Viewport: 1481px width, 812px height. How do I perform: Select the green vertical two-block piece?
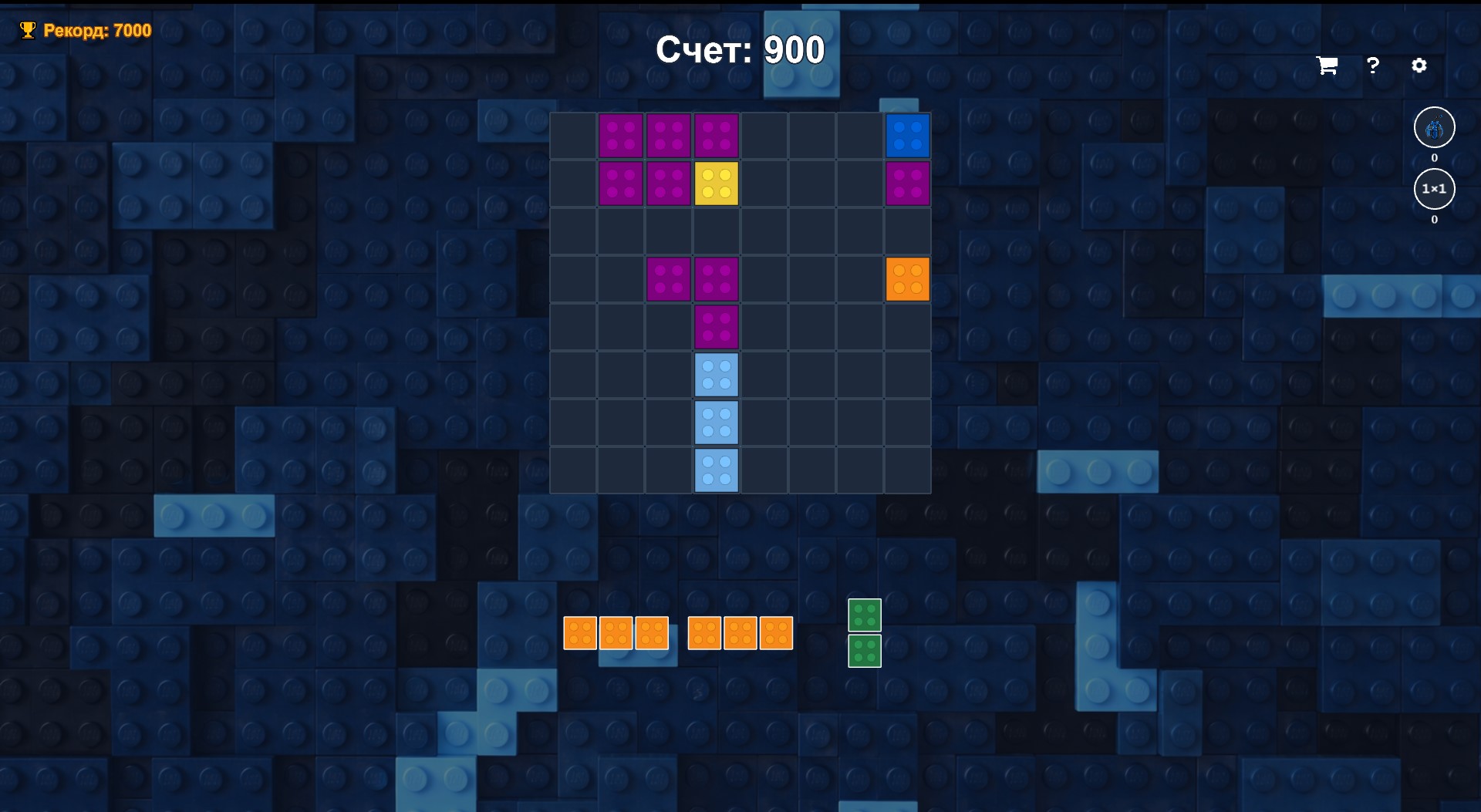tap(865, 632)
